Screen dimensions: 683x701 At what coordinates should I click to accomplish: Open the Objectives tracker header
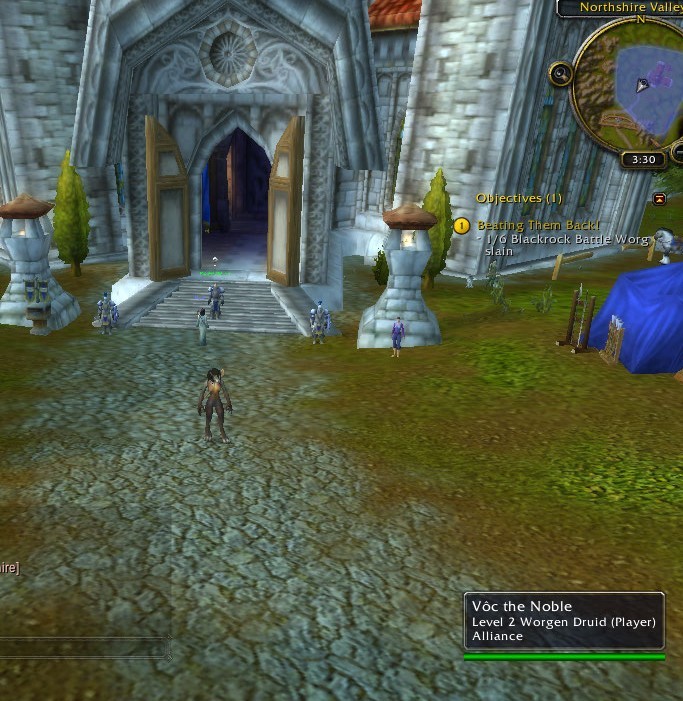point(518,199)
